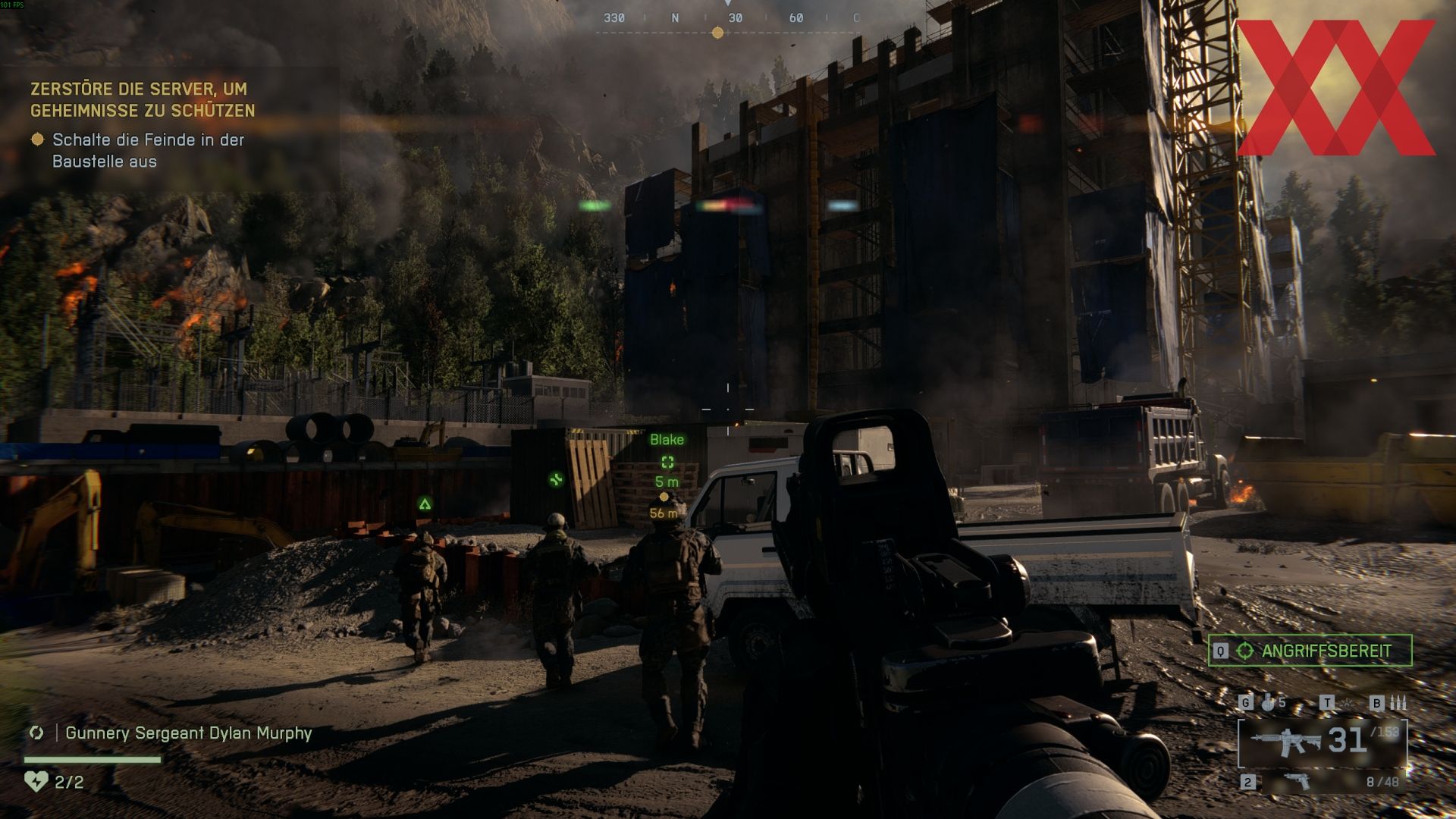
Task: Click the objective tracker about destroying the servers
Action: 143,99
